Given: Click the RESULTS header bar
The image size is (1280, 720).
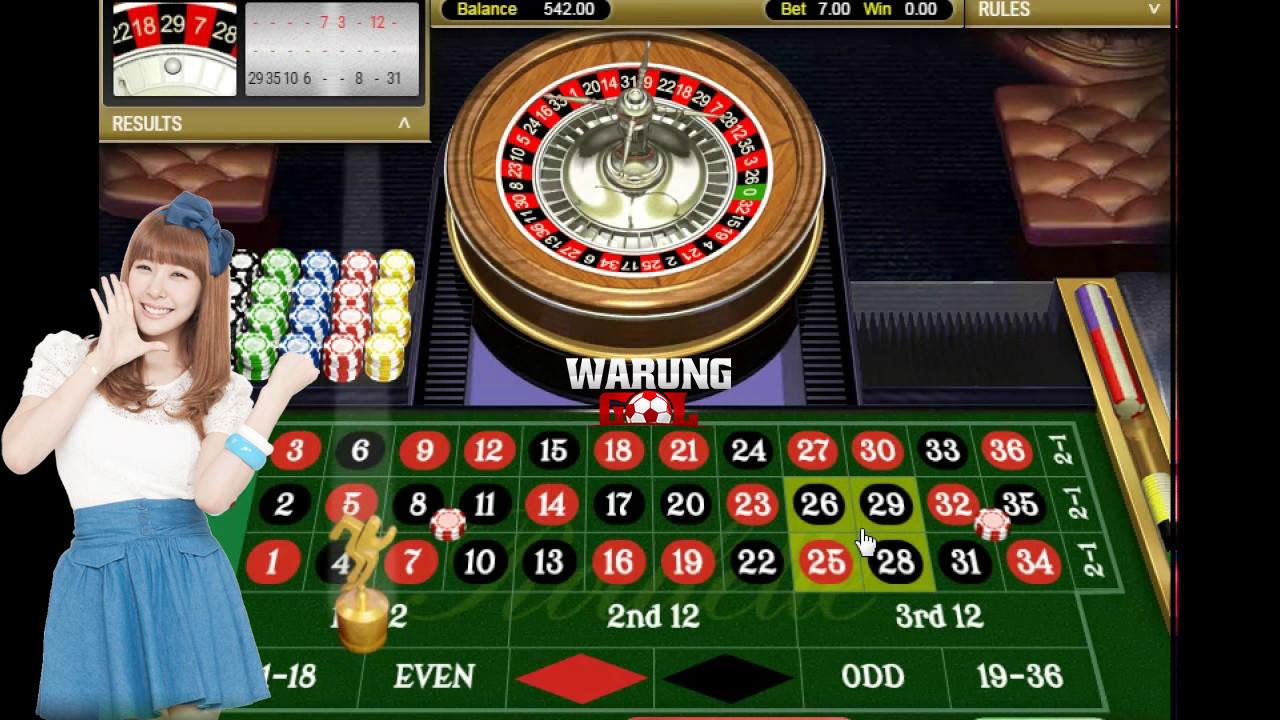Looking at the screenshot, I should (x=263, y=123).
